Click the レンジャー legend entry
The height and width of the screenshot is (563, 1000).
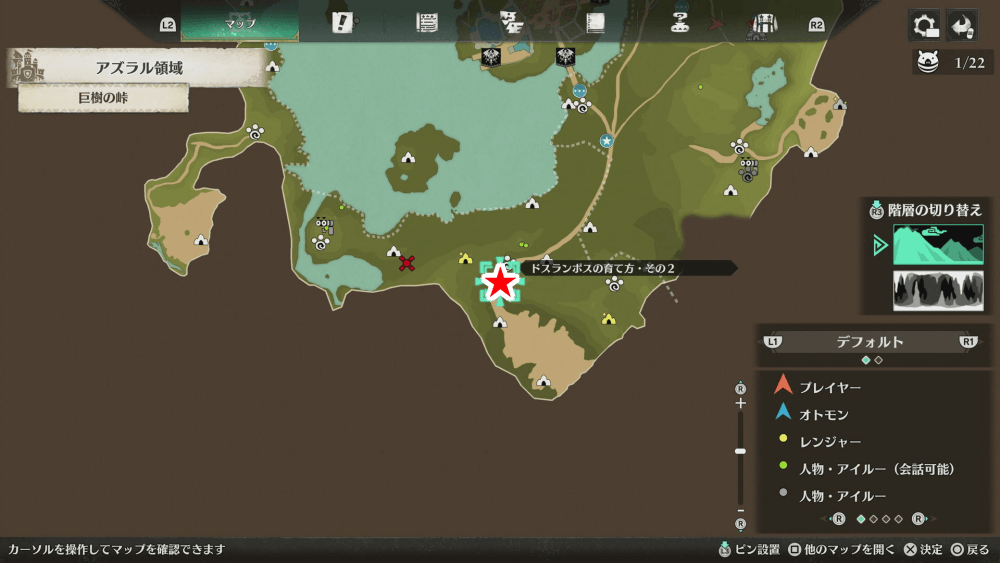pos(830,441)
